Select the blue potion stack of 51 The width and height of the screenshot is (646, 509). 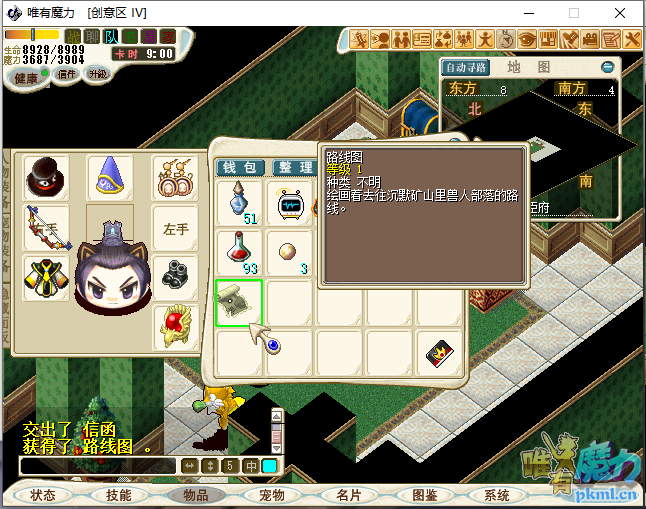coord(241,203)
